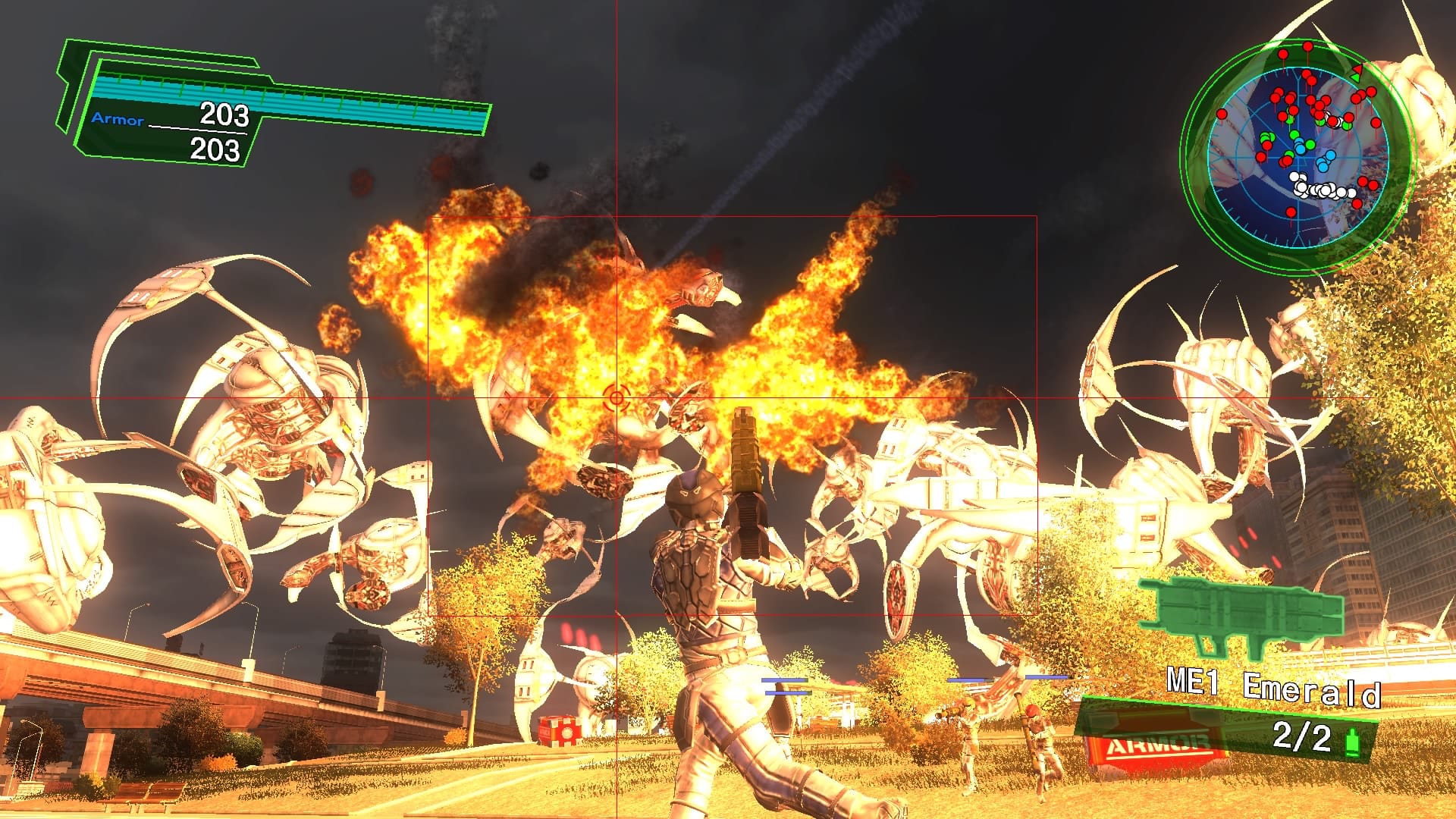
Task: Click the green triangle marker on the radar
Action: (x=1356, y=77)
